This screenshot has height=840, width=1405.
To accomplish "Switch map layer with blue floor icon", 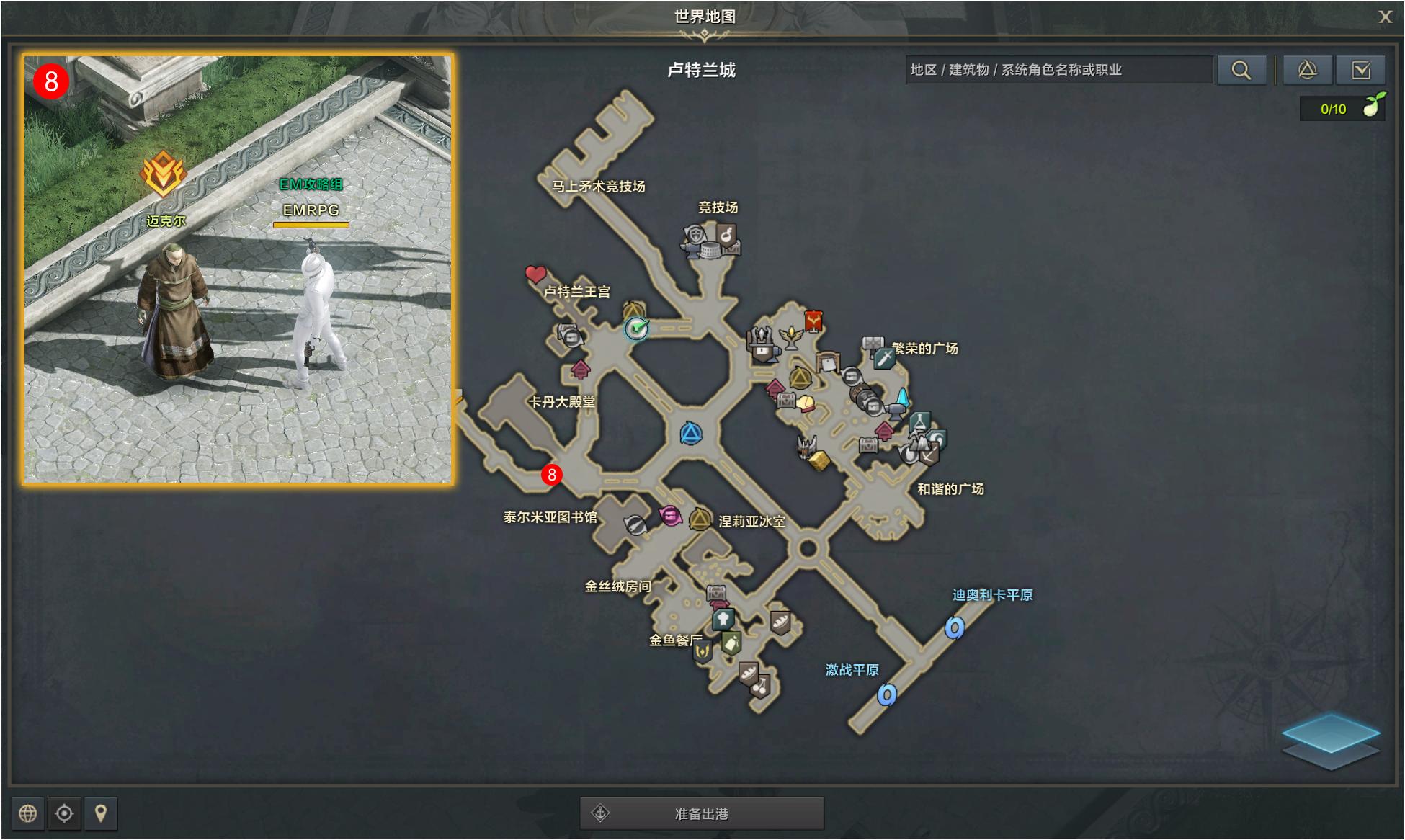I will (1330, 740).
